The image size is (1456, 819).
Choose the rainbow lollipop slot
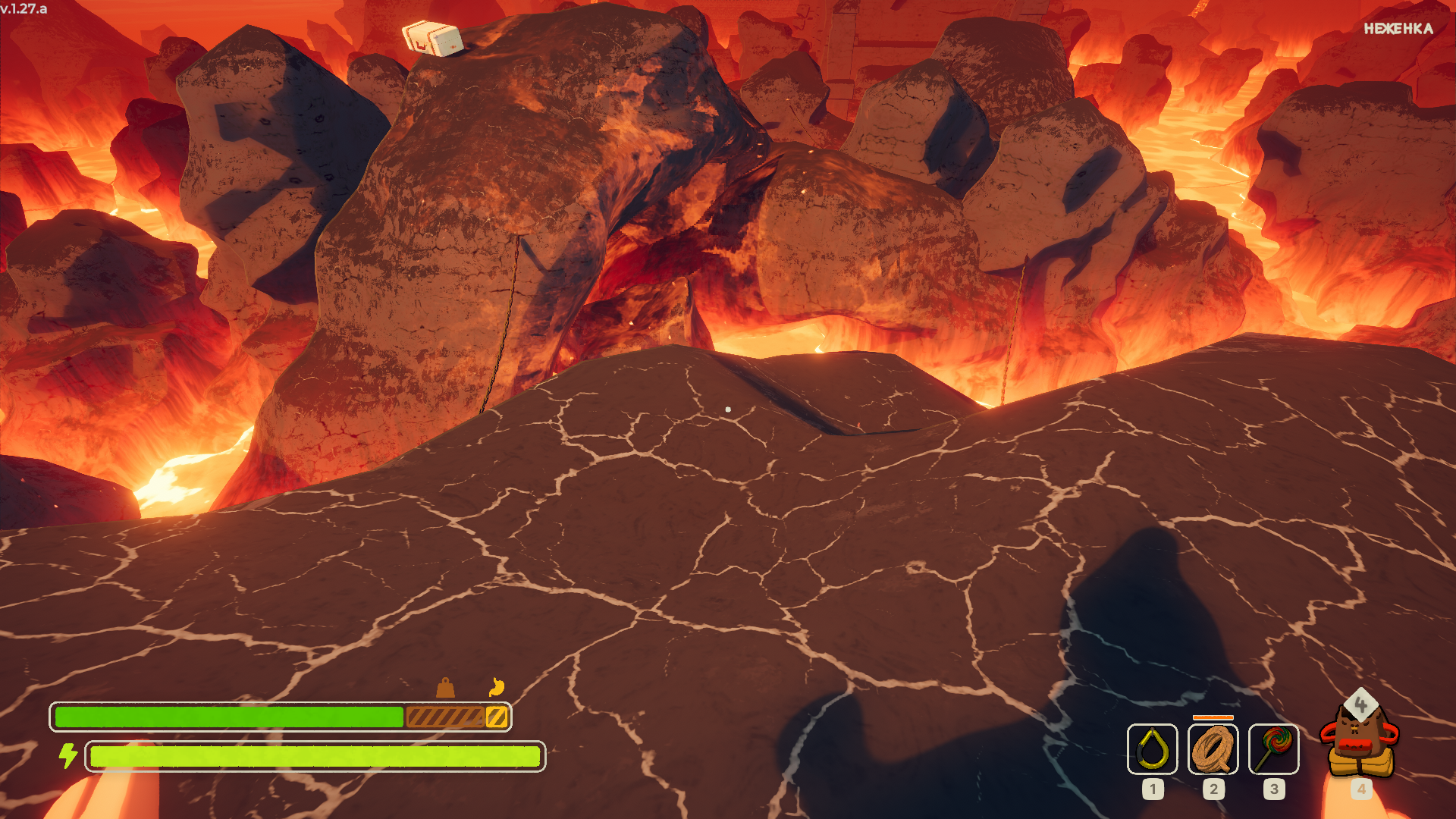(1273, 748)
